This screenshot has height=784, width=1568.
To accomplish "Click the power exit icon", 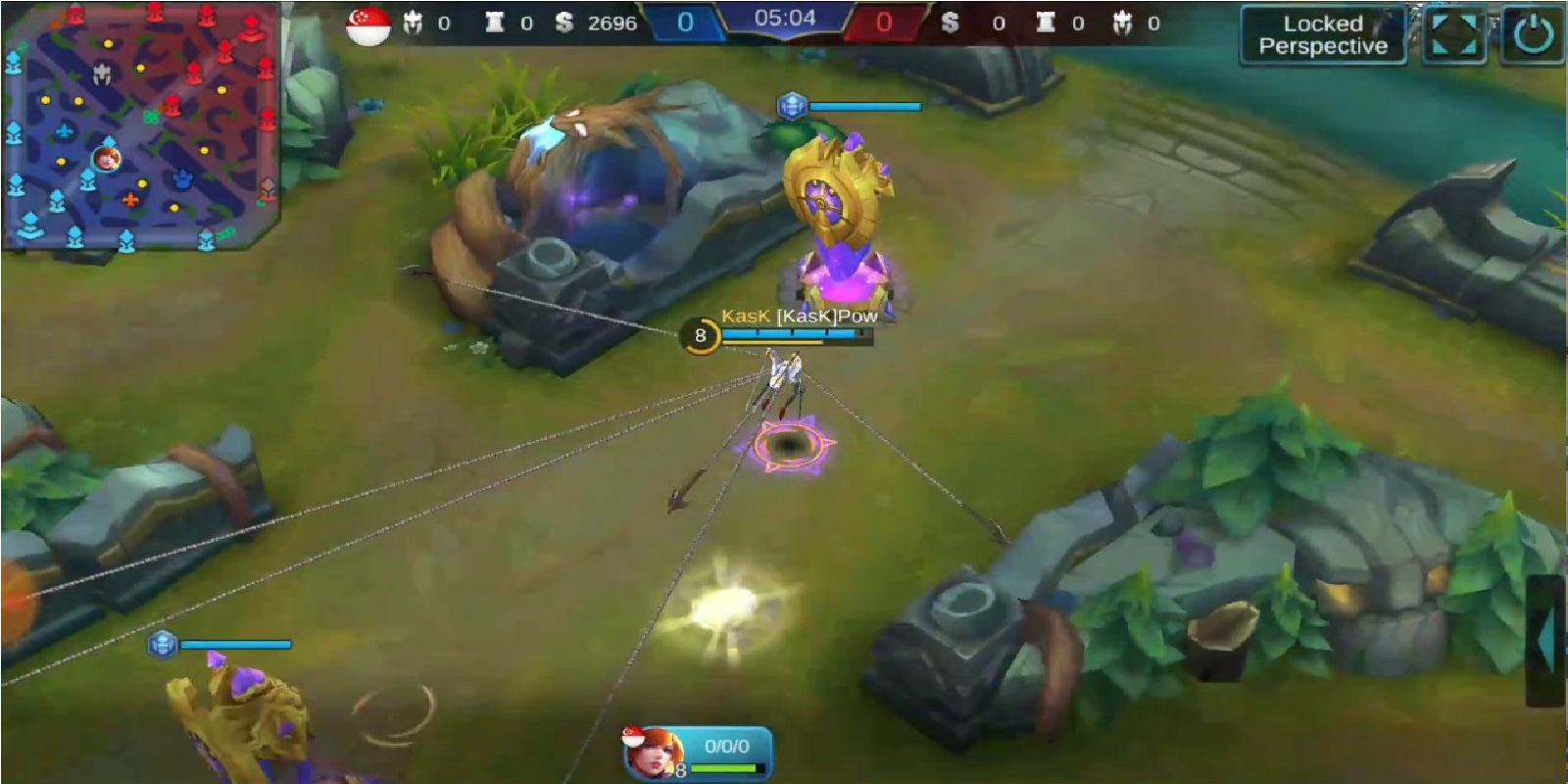I will pos(1525,31).
